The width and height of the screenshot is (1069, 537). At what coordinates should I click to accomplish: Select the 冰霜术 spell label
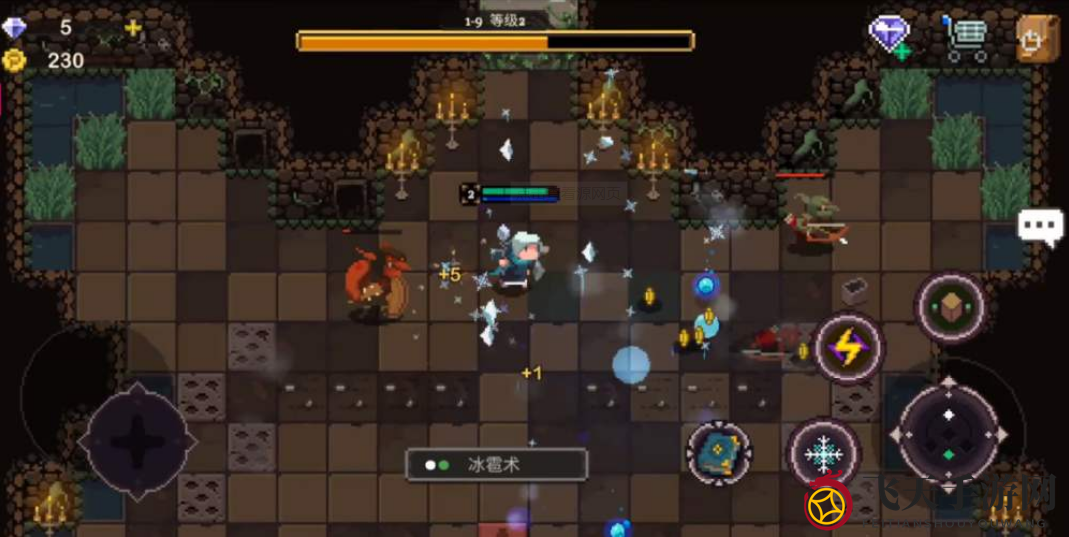coord(496,465)
